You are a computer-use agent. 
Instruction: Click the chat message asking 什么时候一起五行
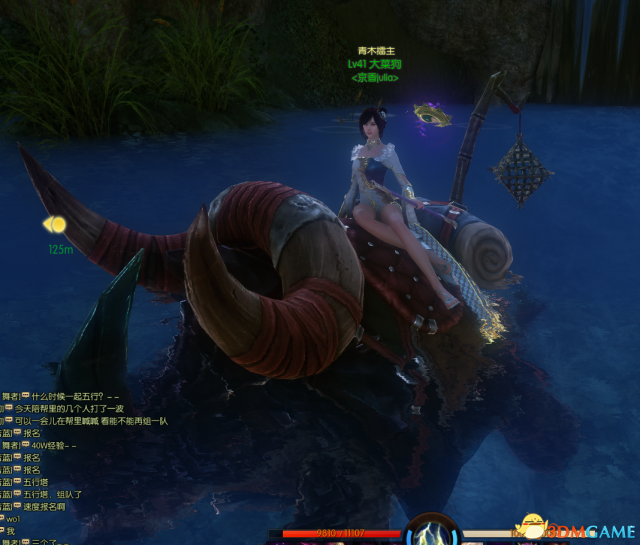tap(70, 396)
